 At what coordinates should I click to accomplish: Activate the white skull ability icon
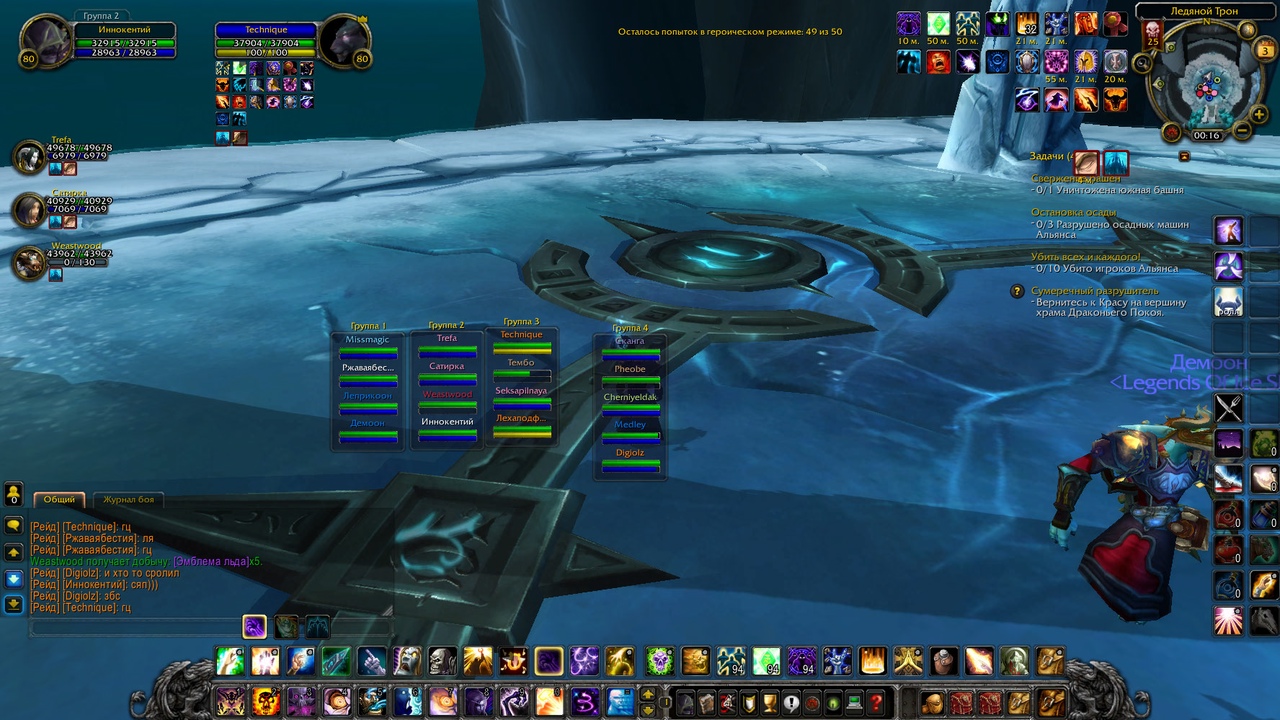click(x=442, y=661)
